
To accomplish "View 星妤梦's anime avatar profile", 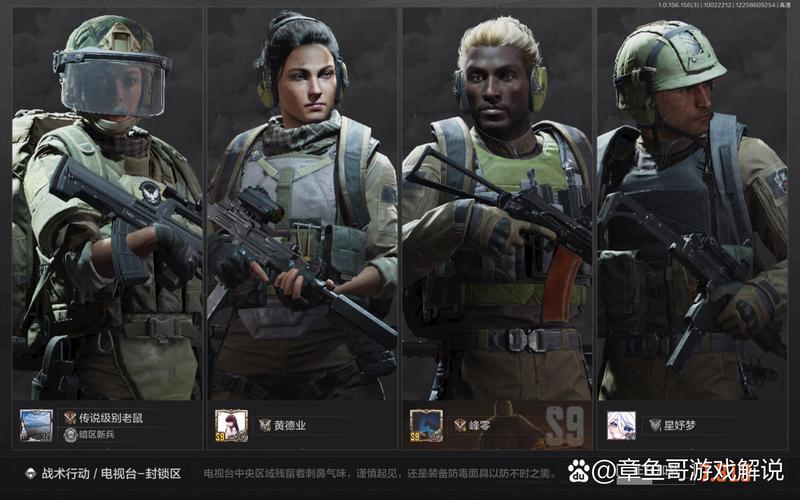I will pyautogui.click(x=621, y=425).
